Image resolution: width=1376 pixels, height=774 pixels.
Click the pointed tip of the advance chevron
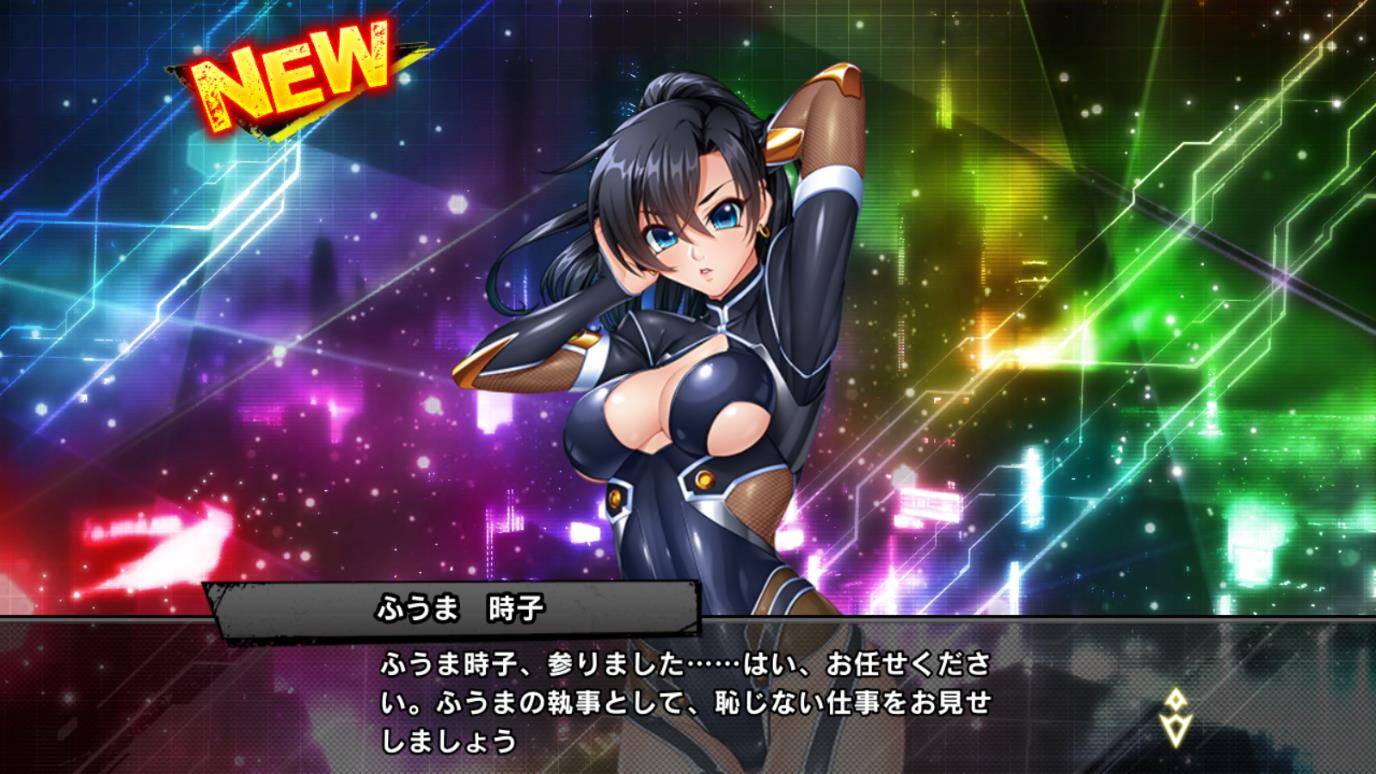1176,744
